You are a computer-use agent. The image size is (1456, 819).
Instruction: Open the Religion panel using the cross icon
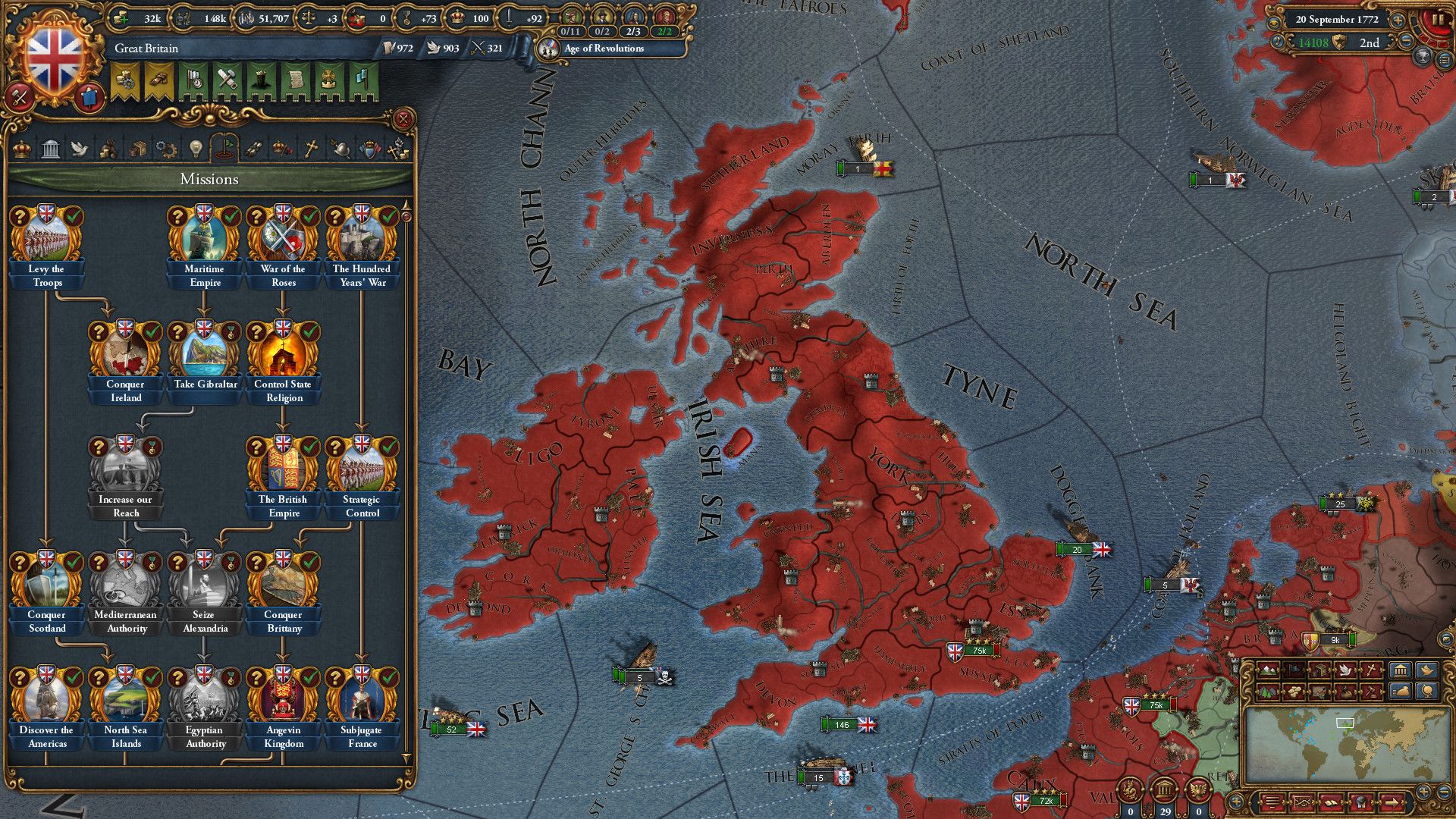[x=312, y=149]
